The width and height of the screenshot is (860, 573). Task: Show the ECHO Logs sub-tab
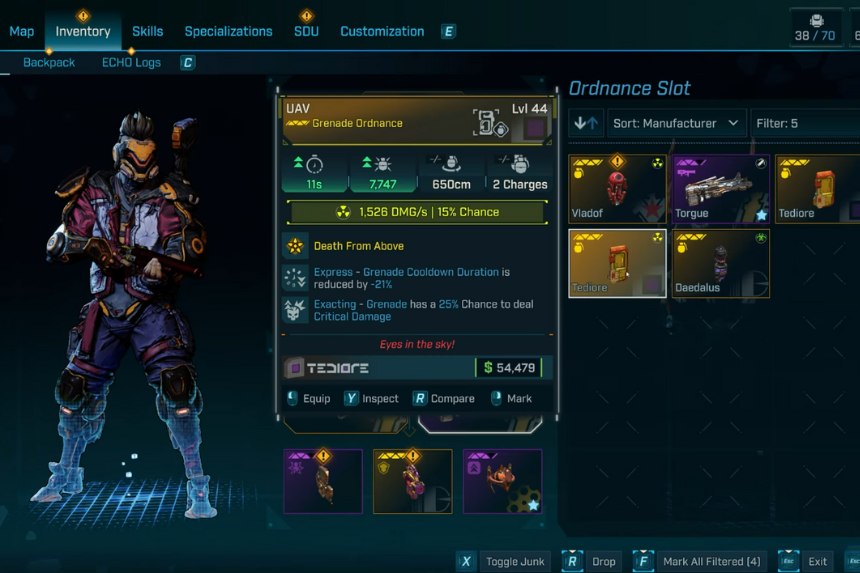132,62
